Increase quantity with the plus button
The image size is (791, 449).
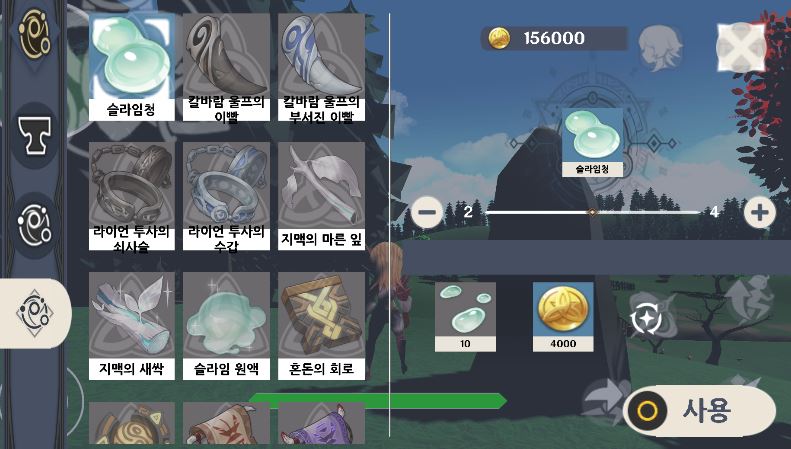tap(760, 212)
